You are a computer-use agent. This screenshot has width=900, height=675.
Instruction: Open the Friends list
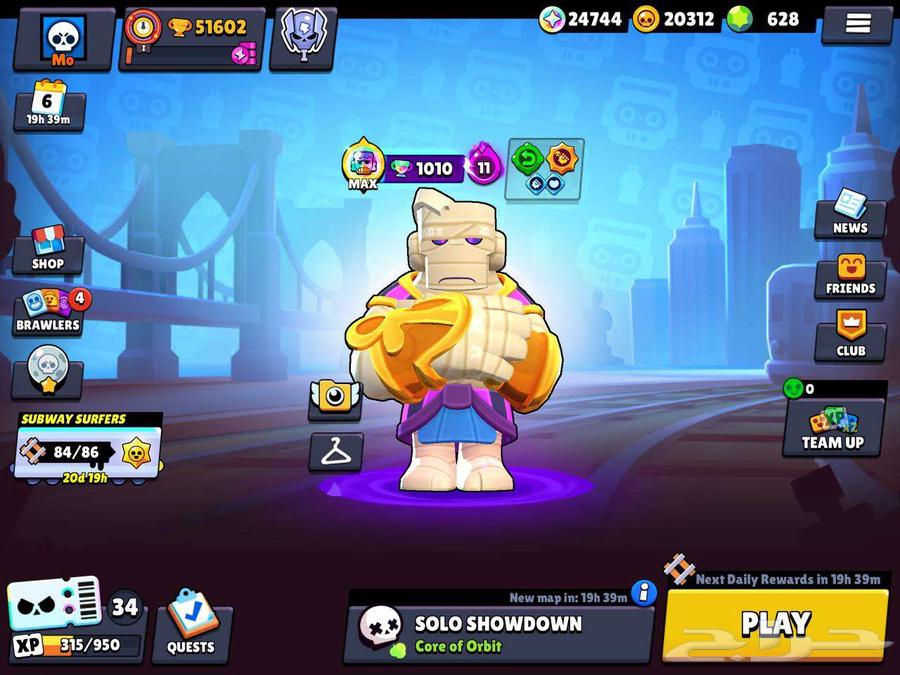[850, 275]
